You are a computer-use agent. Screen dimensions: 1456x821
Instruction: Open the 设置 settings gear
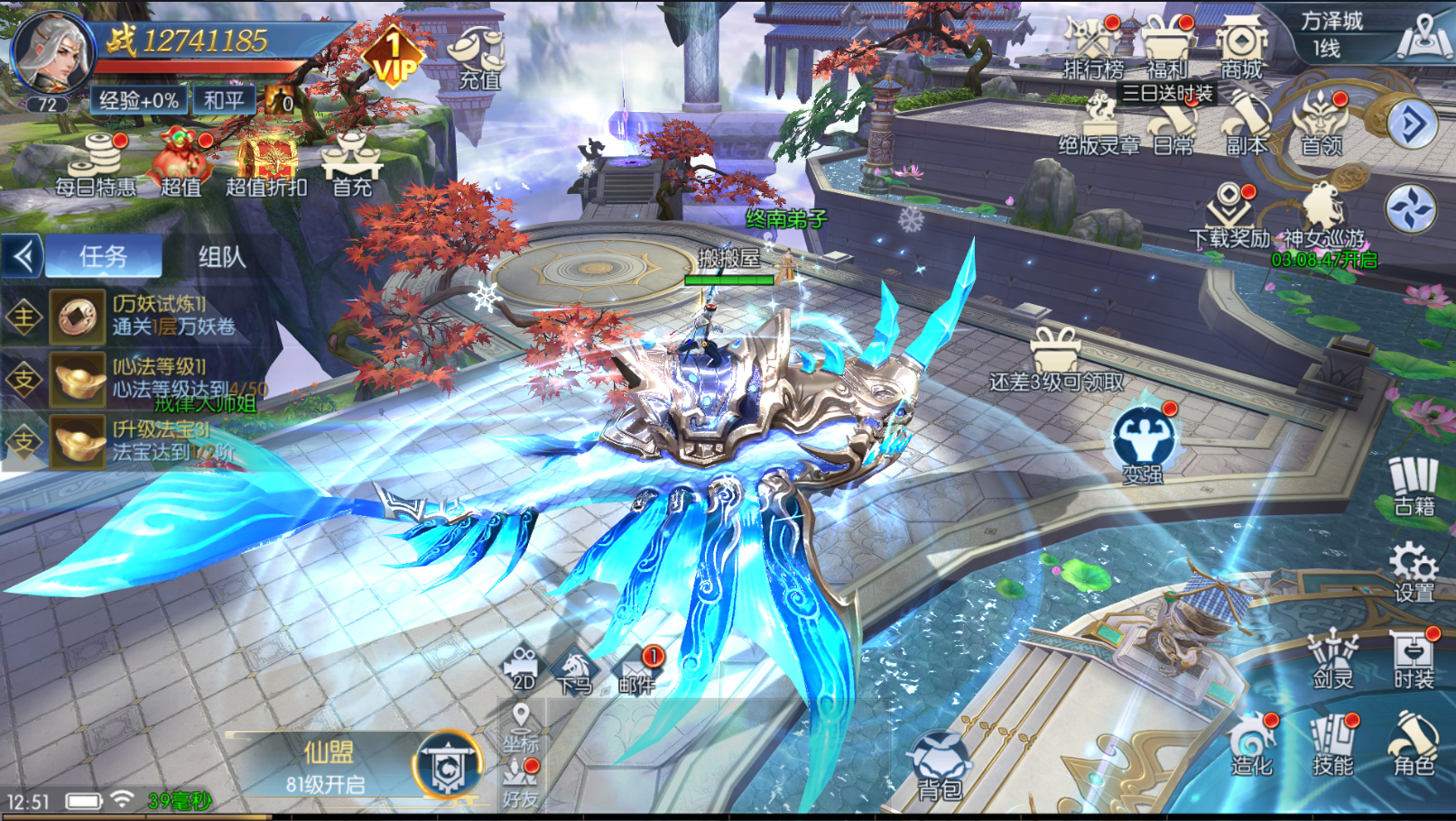[x=1414, y=571]
